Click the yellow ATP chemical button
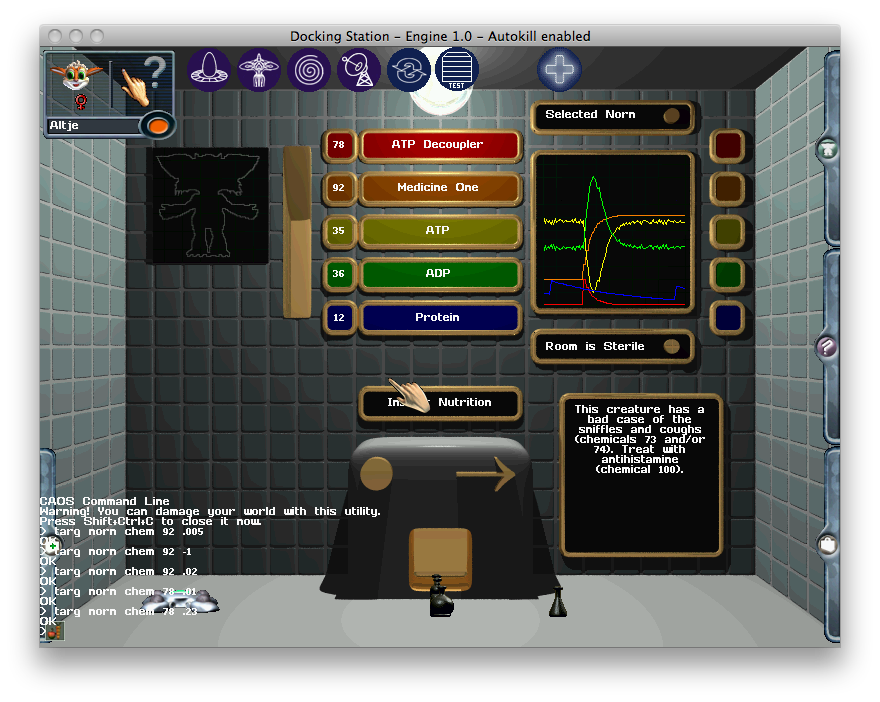This screenshot has height=702, width=880. tap(440, 231)
